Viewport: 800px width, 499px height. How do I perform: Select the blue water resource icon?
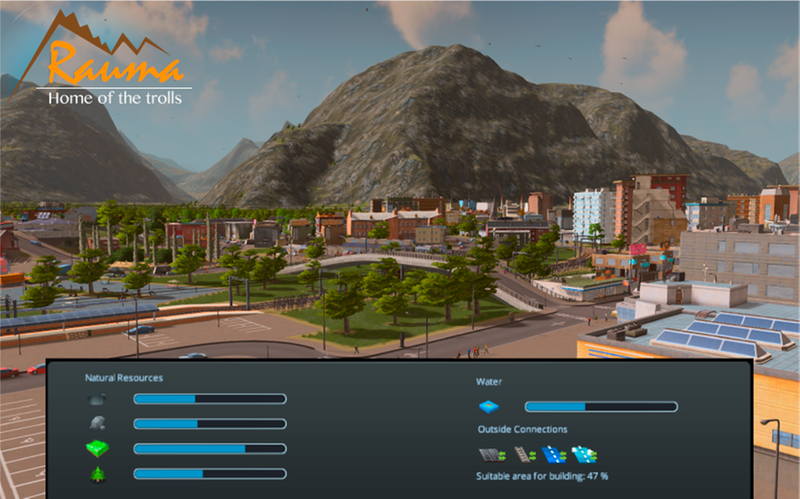coord(489,407)
